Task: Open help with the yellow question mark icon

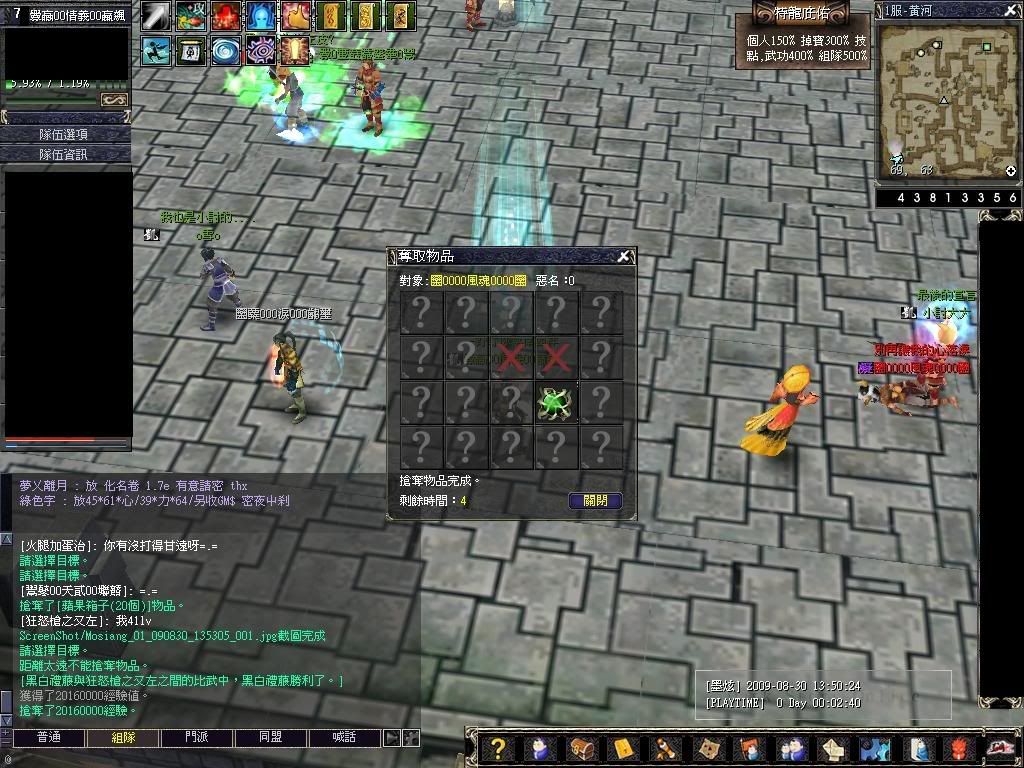Action: coord(497,749)
